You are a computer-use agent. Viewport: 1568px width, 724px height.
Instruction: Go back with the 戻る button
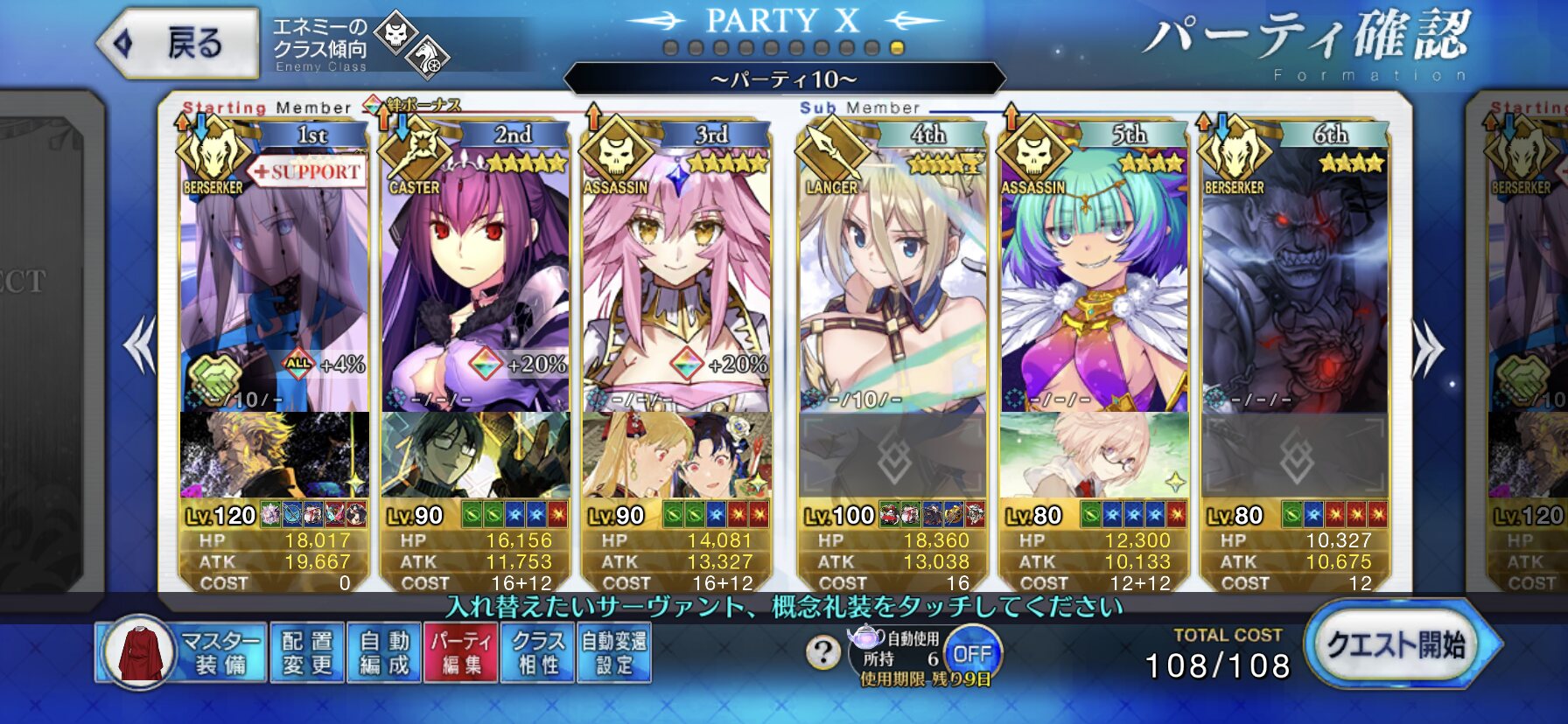(x=179, y=43)
